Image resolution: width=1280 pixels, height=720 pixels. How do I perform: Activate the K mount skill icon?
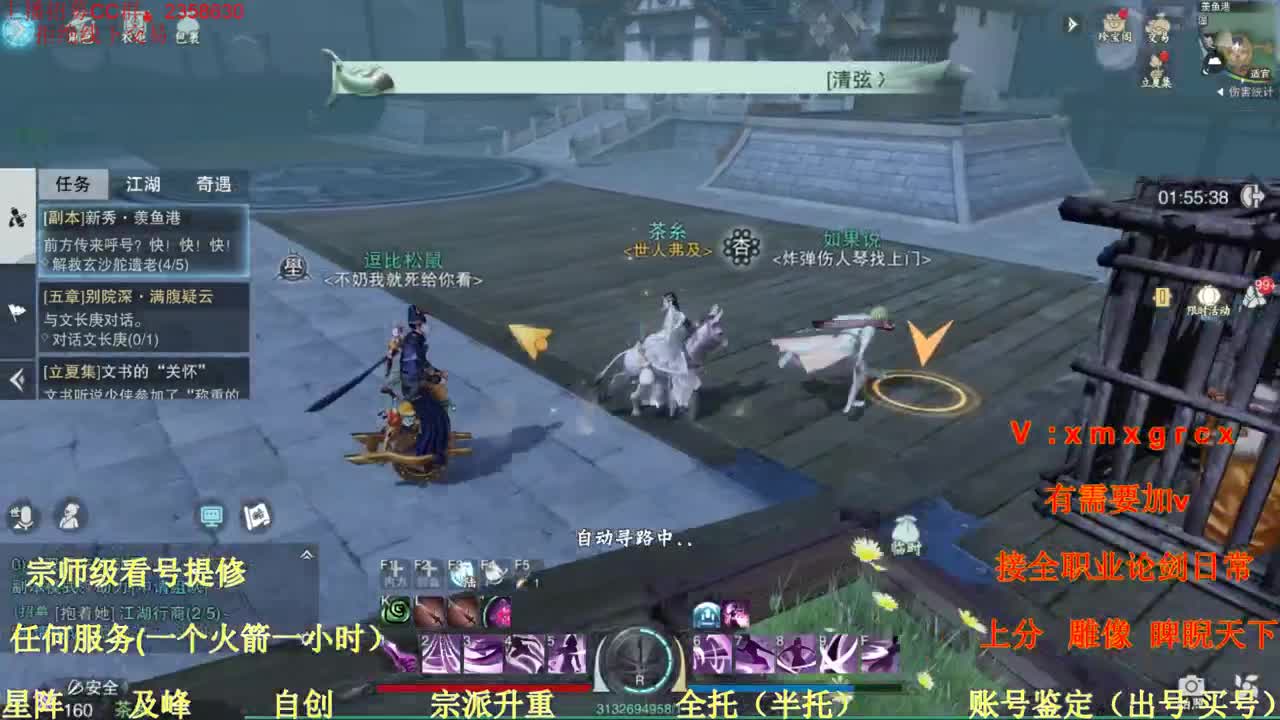396,612
